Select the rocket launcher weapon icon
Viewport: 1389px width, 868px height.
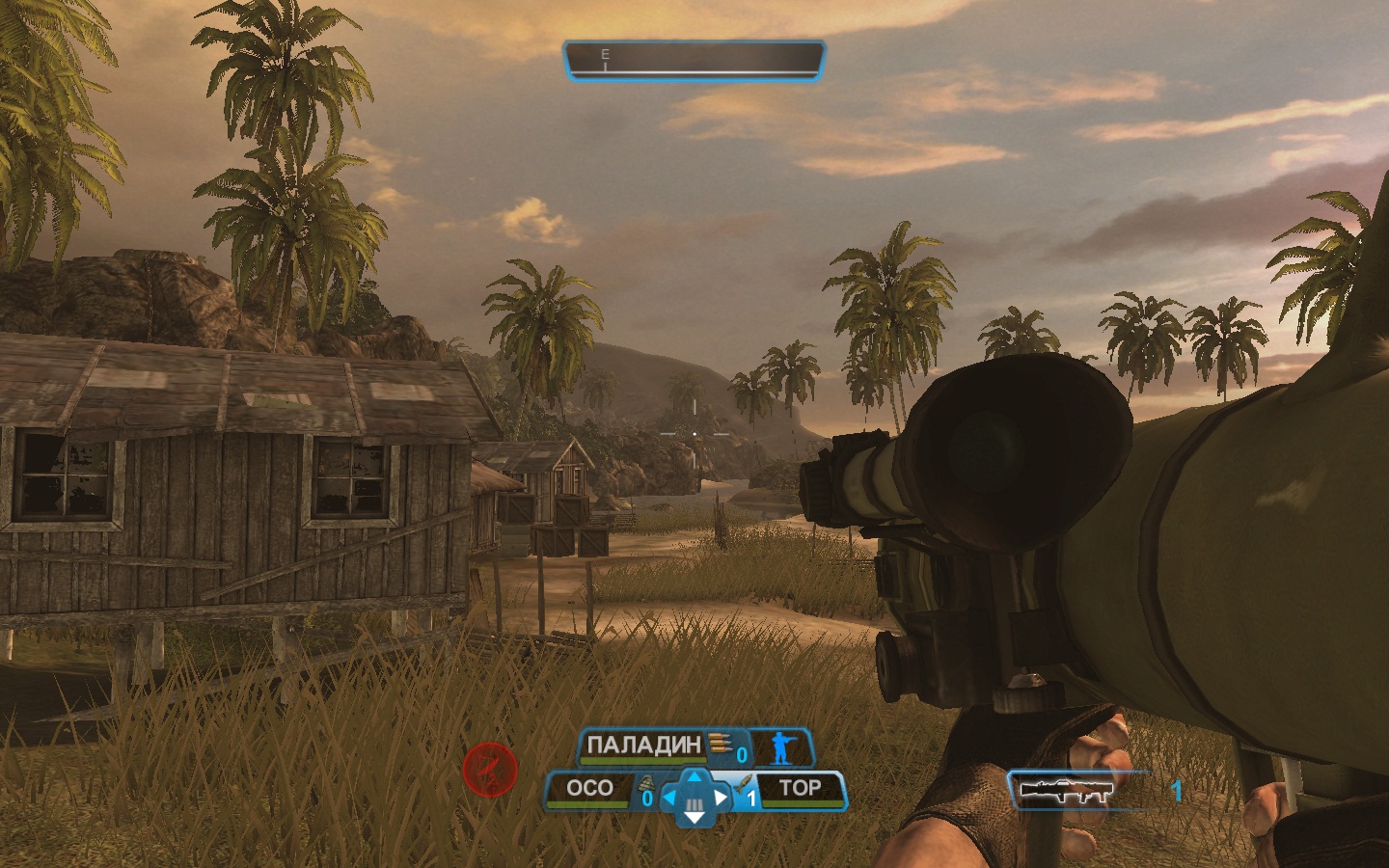(1066, 790)
